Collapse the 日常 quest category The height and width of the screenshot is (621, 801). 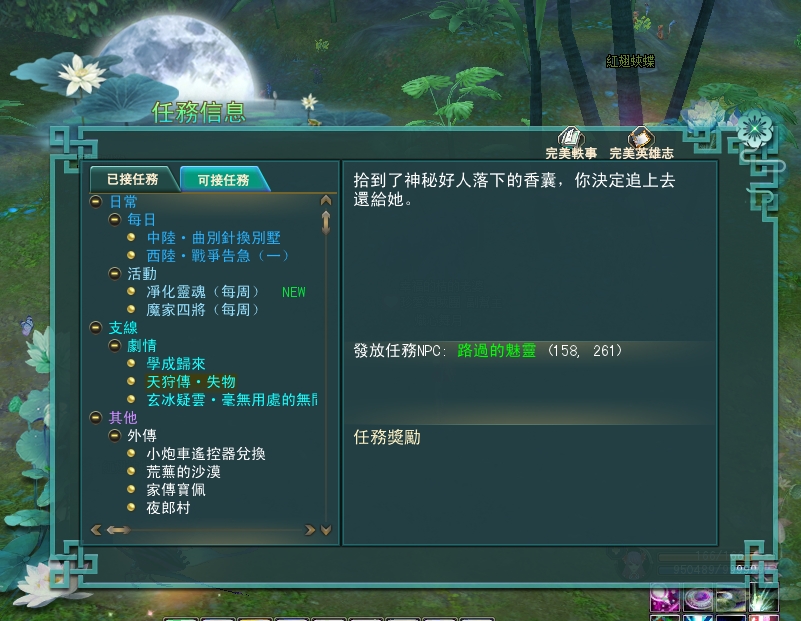pos(96,202)
